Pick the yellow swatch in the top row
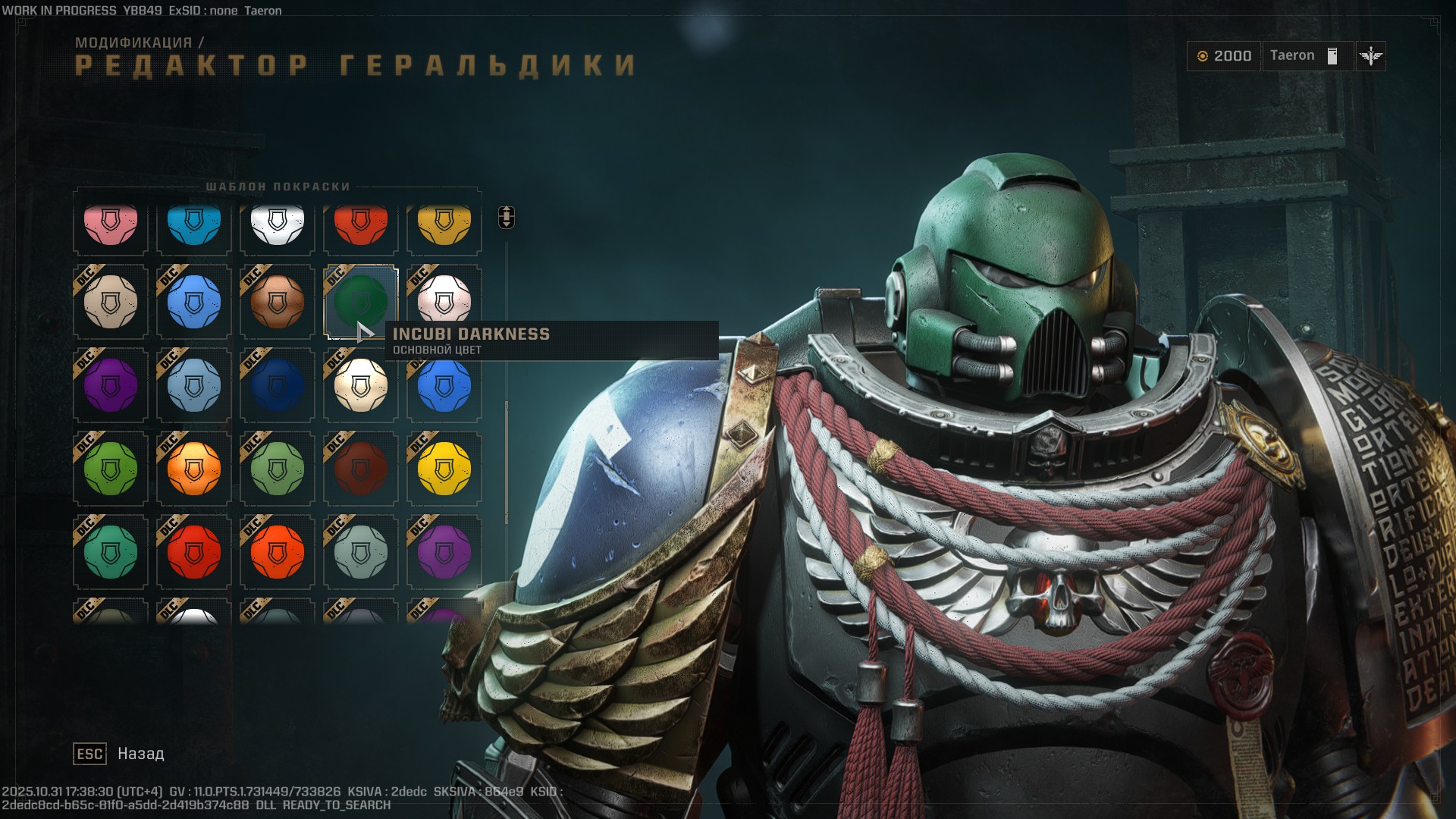 pos(444,222)
